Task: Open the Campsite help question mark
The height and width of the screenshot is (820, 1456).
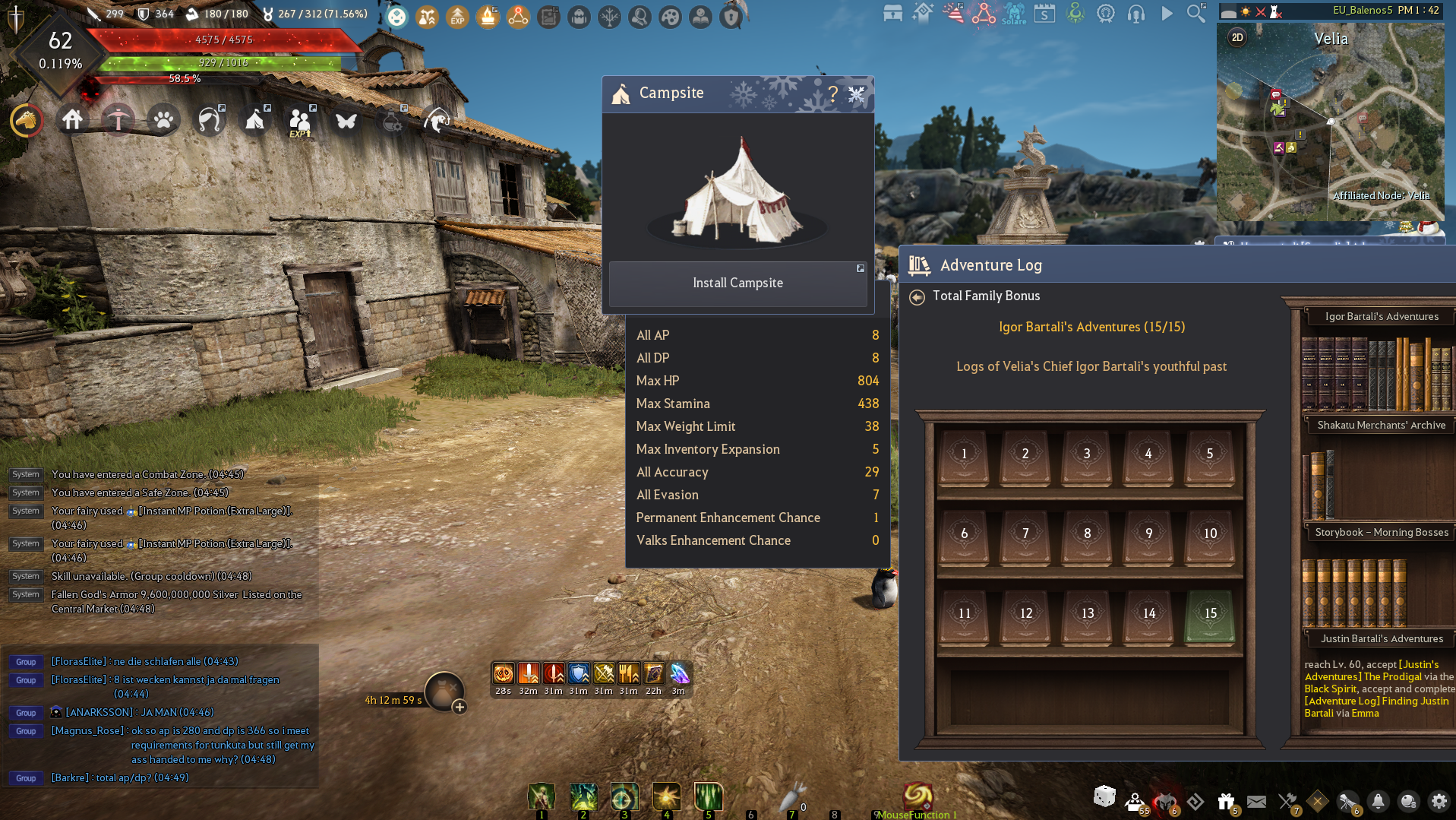Action: click(833, 93)
